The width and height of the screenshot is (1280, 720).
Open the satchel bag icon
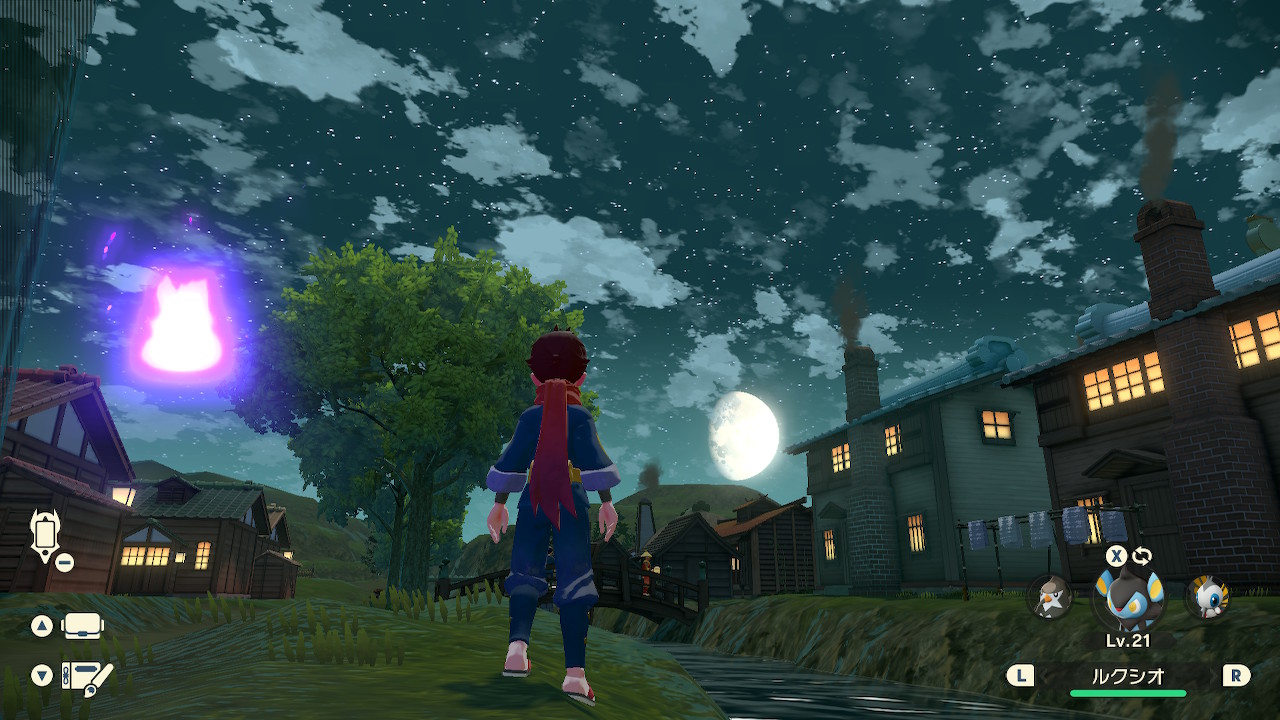tap(83, 627)
